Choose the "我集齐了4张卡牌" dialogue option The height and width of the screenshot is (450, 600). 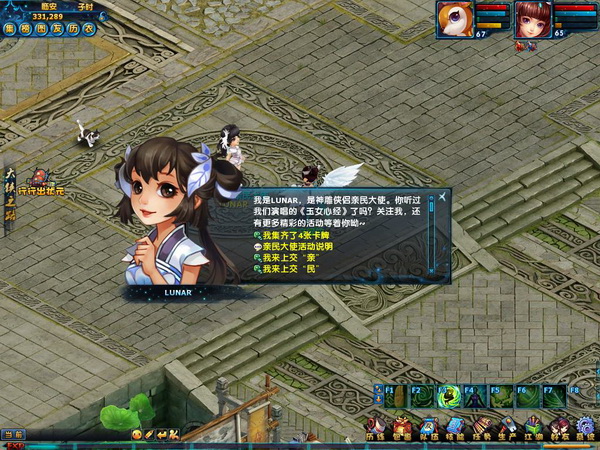click(291, 234)
